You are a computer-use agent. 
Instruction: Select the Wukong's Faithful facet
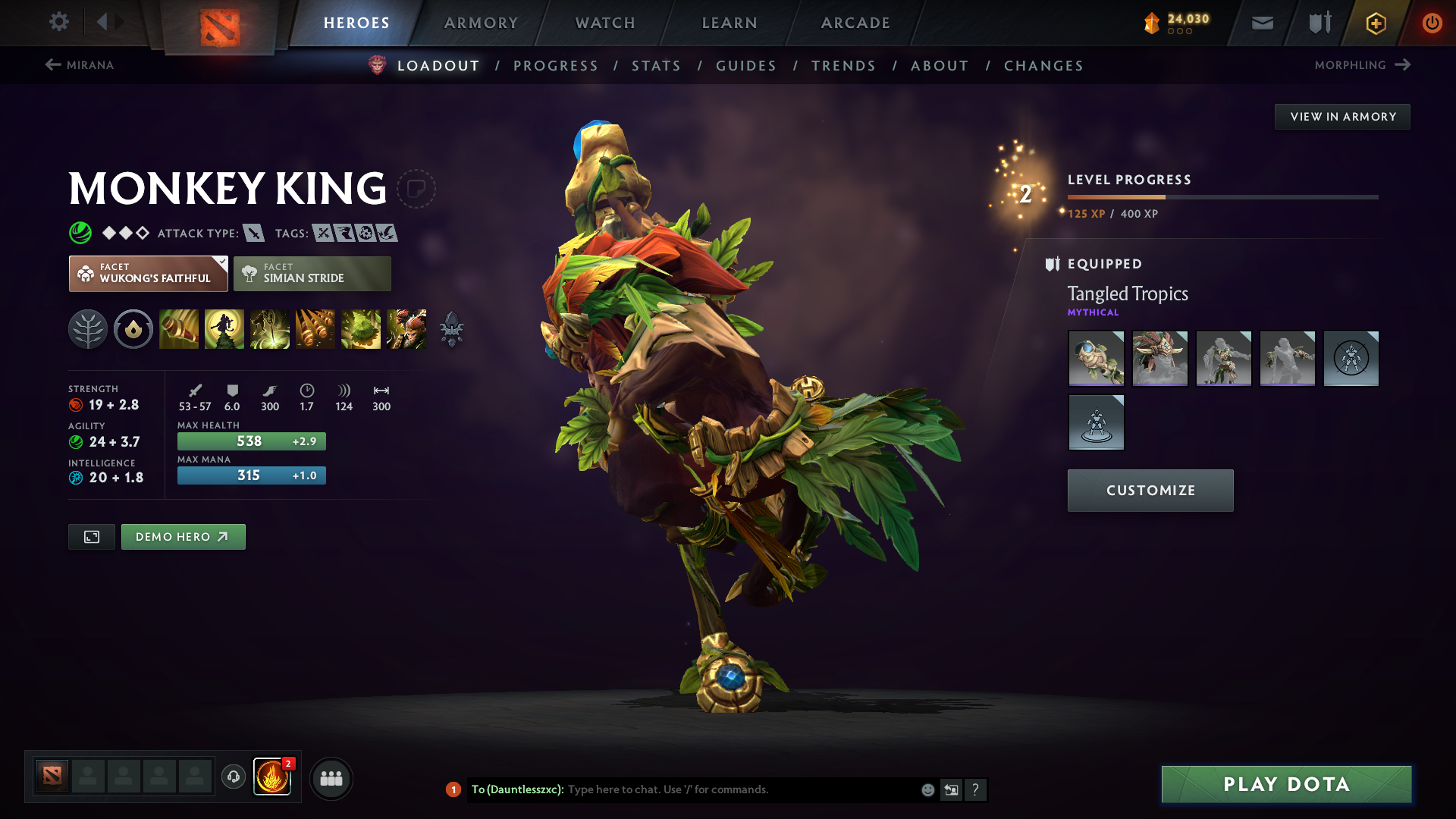(x=148, y=273)
